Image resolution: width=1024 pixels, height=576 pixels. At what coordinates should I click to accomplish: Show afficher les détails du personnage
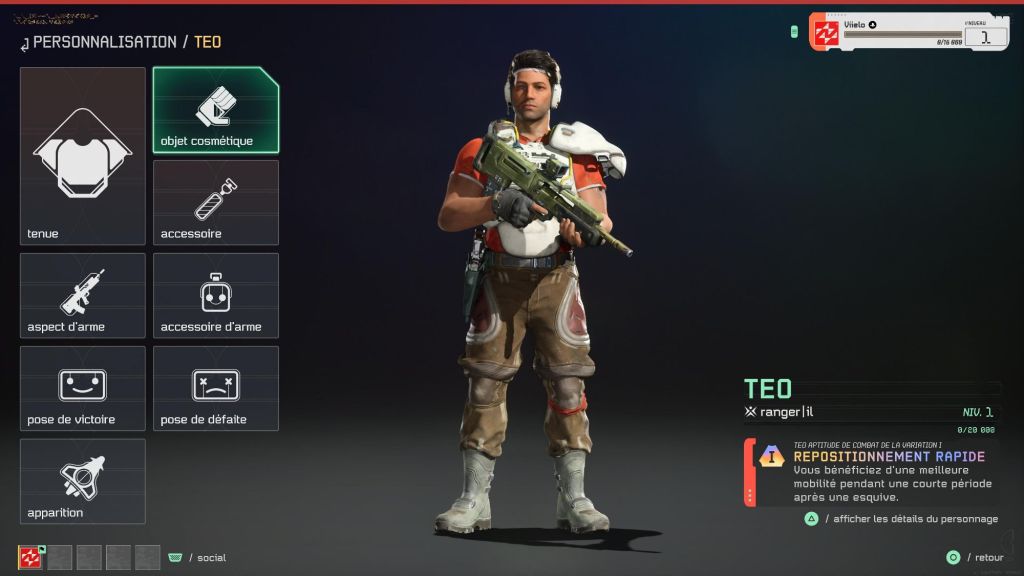coord(902,519)
